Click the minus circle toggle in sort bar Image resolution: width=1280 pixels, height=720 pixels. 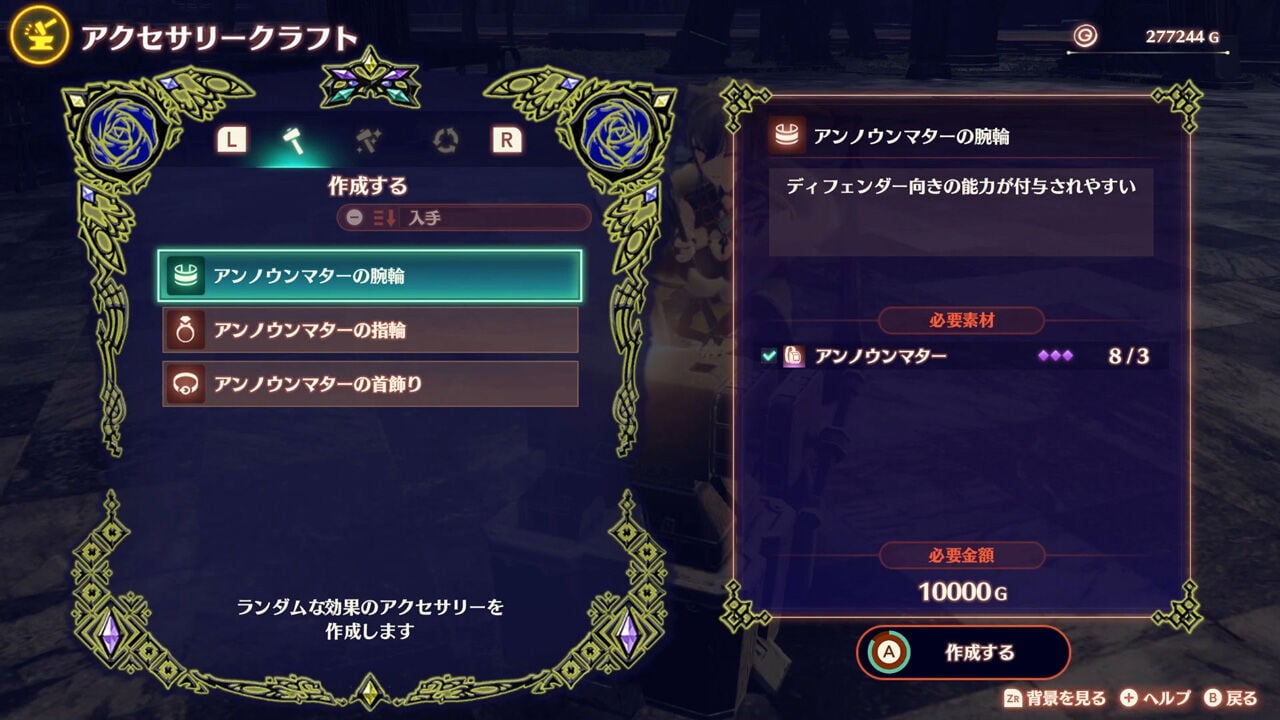click(x=354, y=217)
